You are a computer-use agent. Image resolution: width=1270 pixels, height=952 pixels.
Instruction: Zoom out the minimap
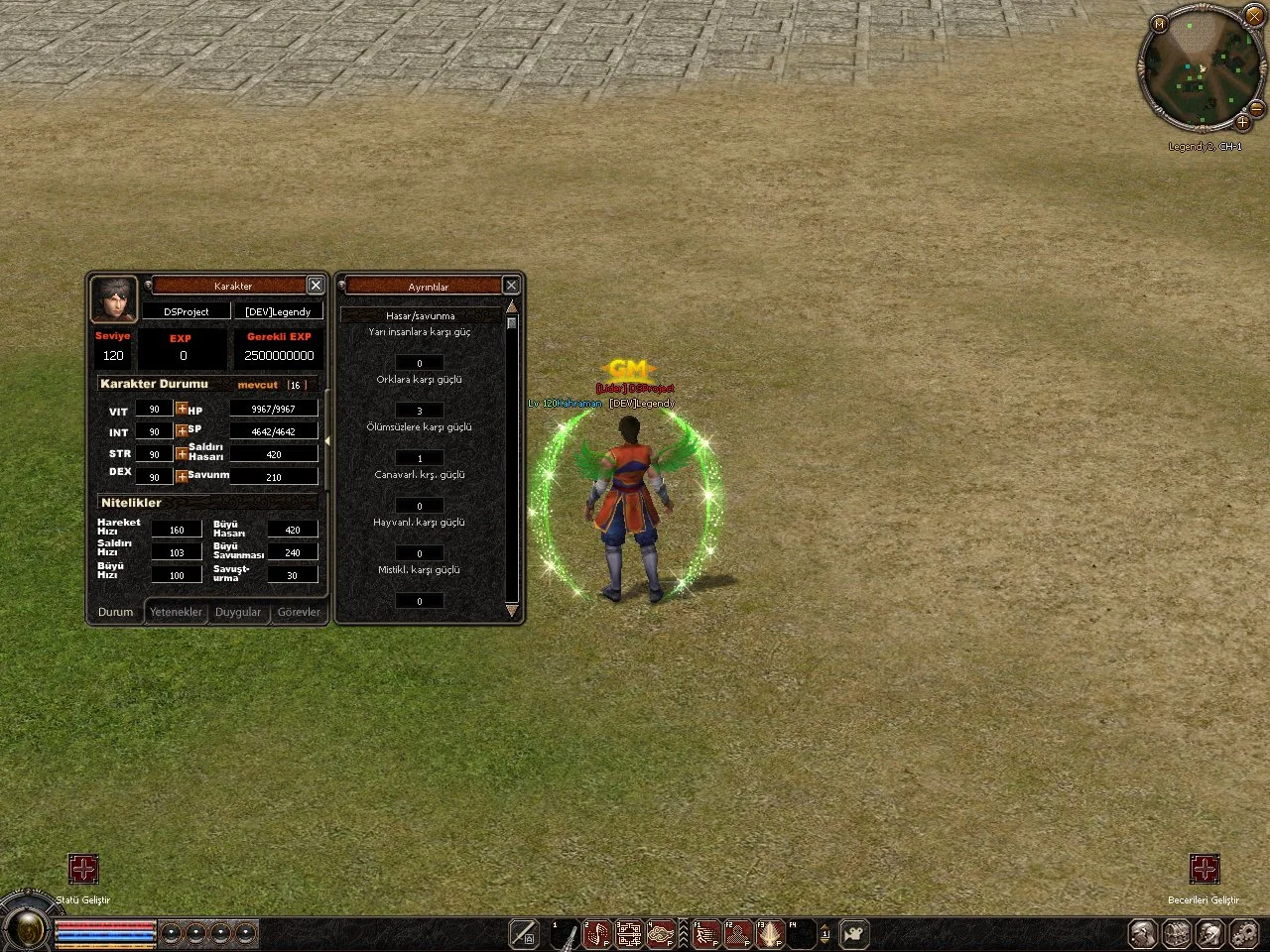pos(1256,107)
